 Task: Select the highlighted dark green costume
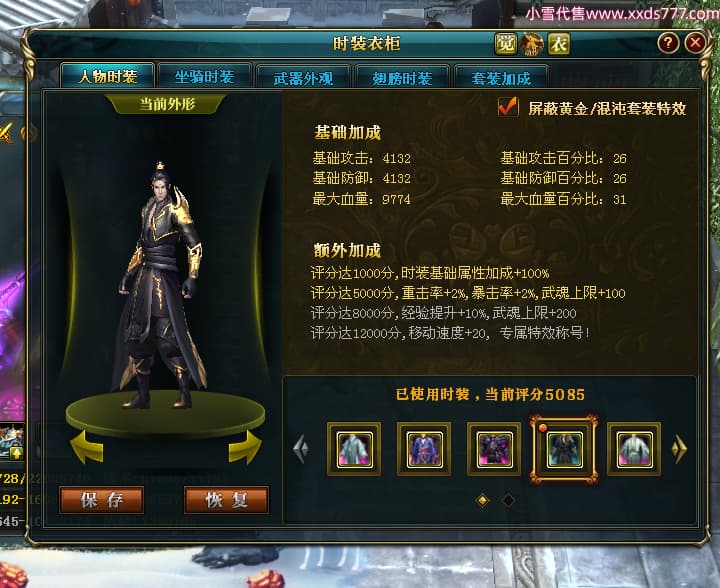point(564,447)
